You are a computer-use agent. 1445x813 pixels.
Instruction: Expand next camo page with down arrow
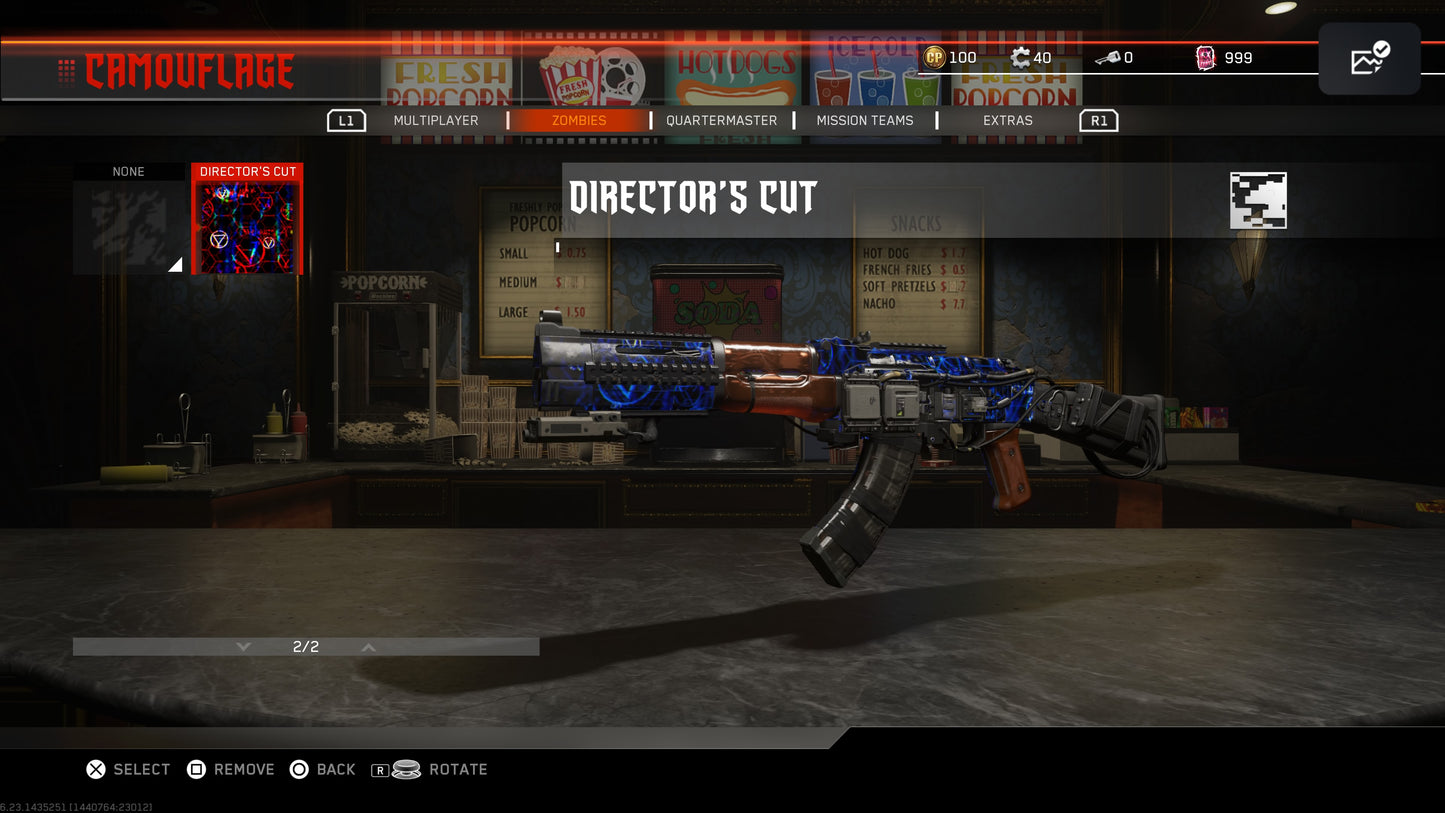(242, 646)
